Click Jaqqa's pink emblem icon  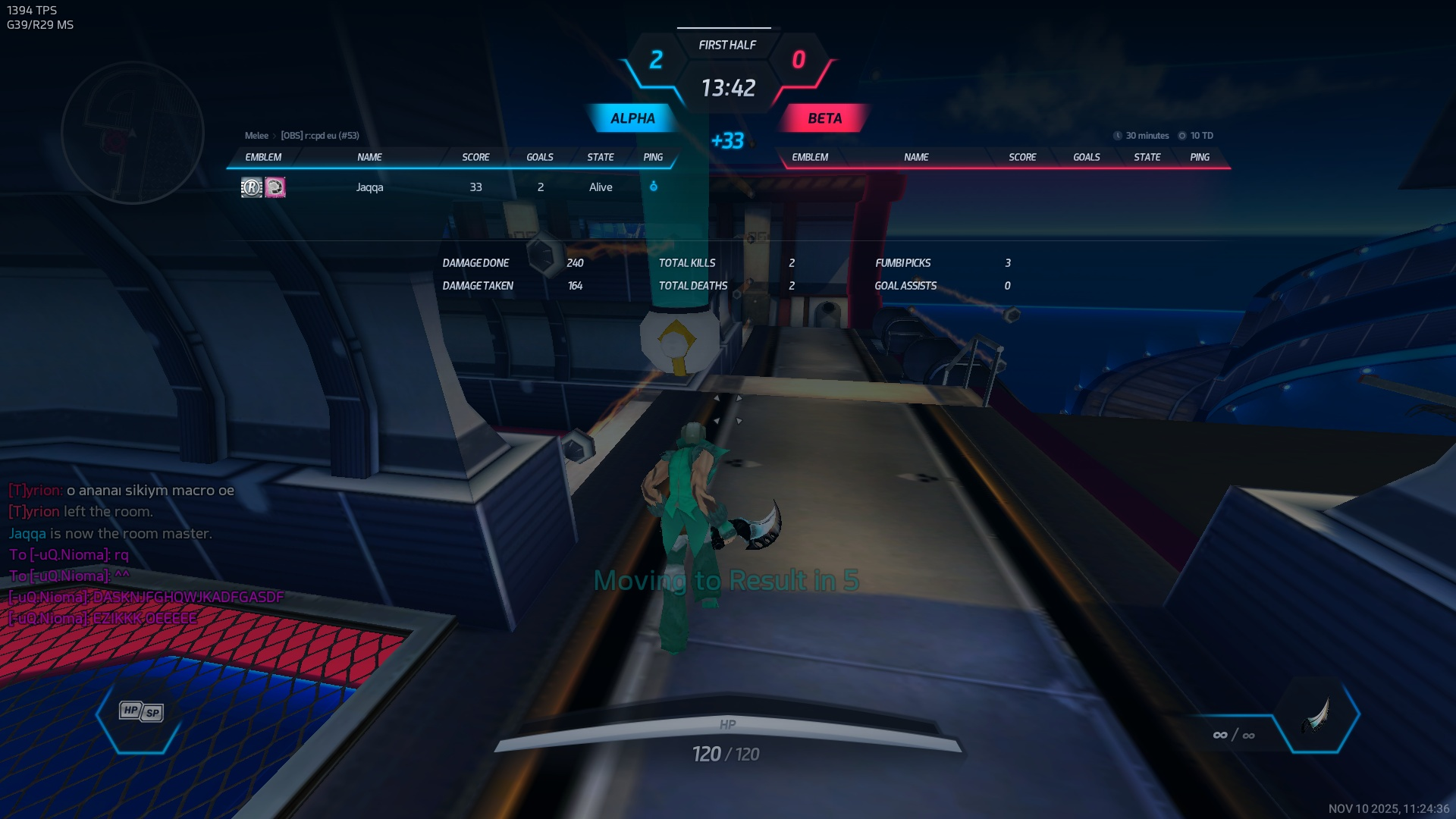[x=275, y=187]
